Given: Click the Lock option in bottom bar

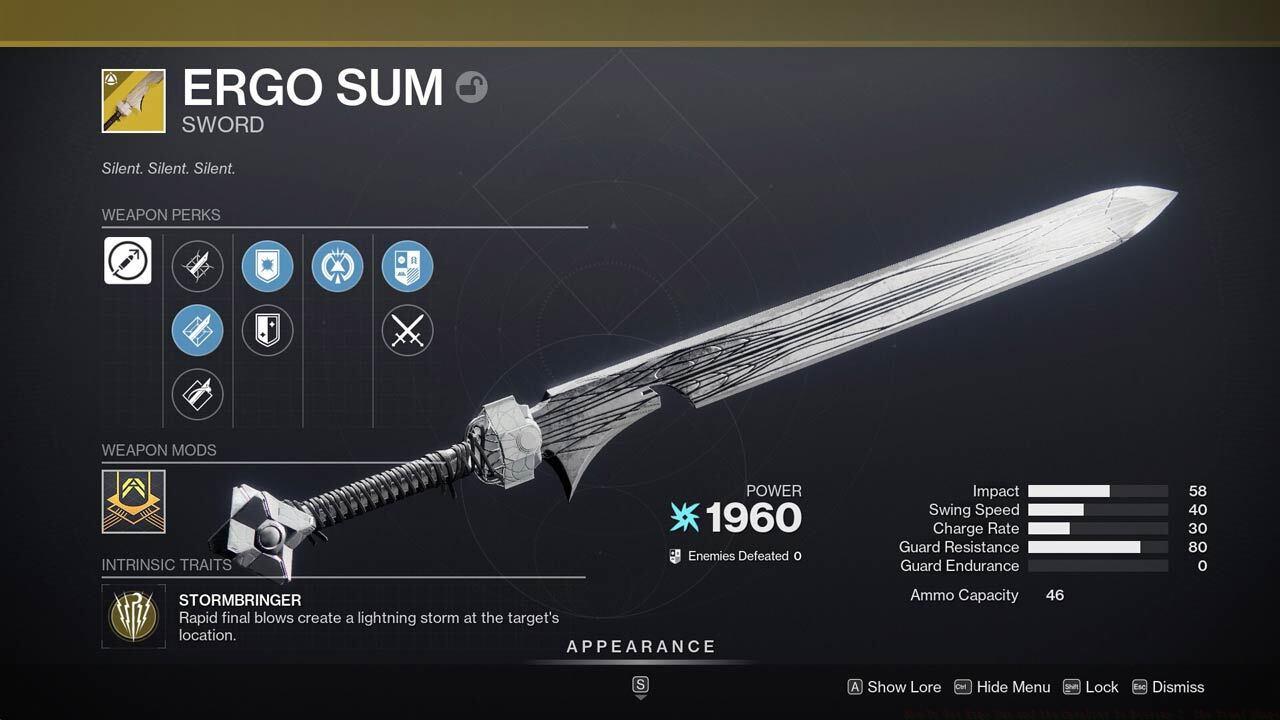Looking at the screenshot, I should tap(1103, 687).
